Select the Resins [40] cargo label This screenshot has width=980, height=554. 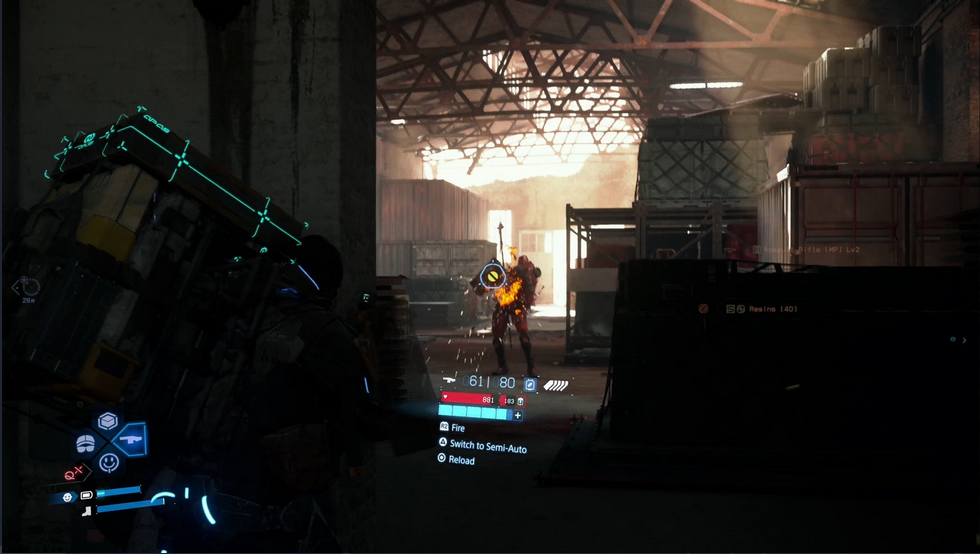point(774,309)
